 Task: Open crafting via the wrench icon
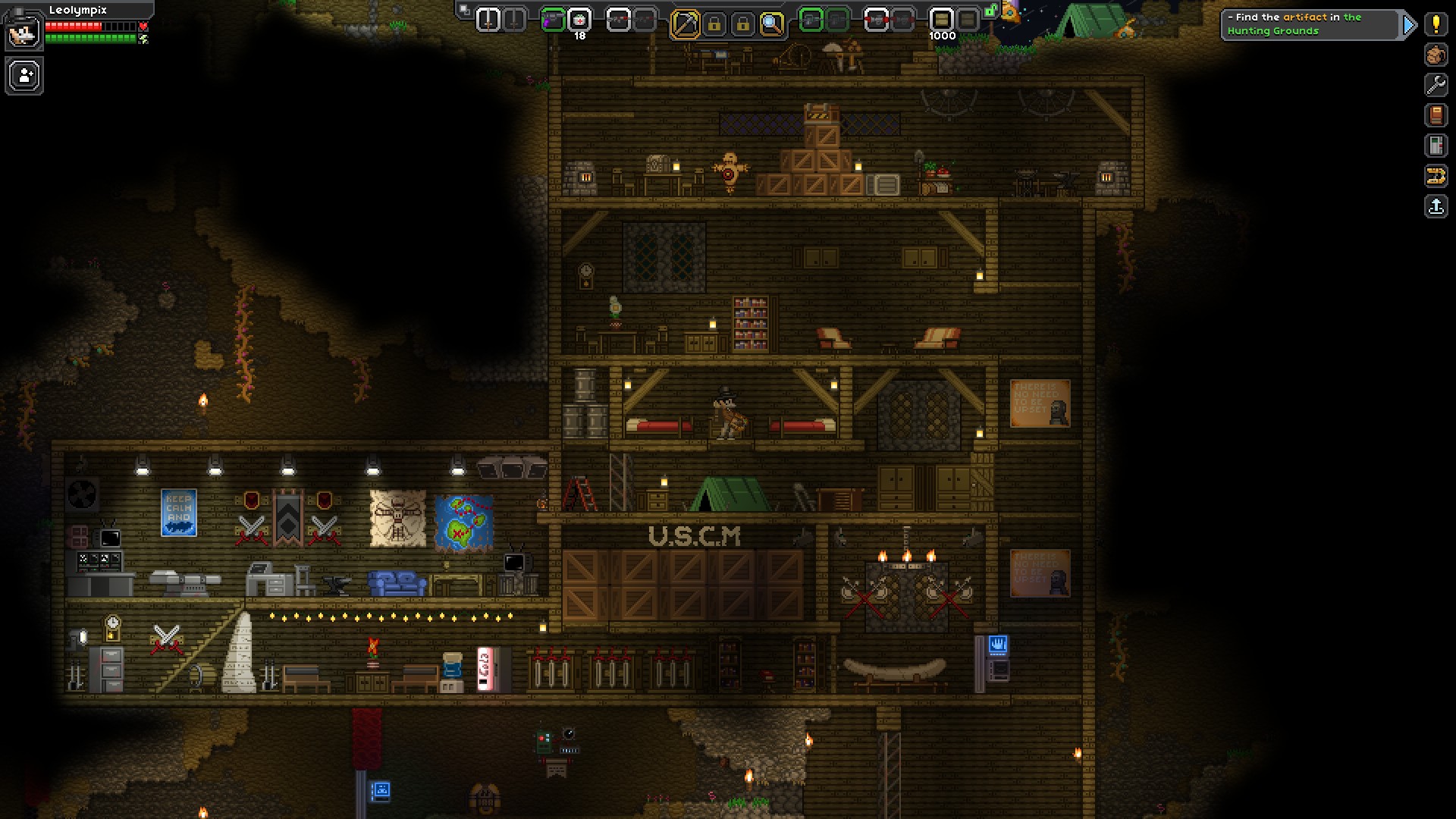tap(1436, 85)
